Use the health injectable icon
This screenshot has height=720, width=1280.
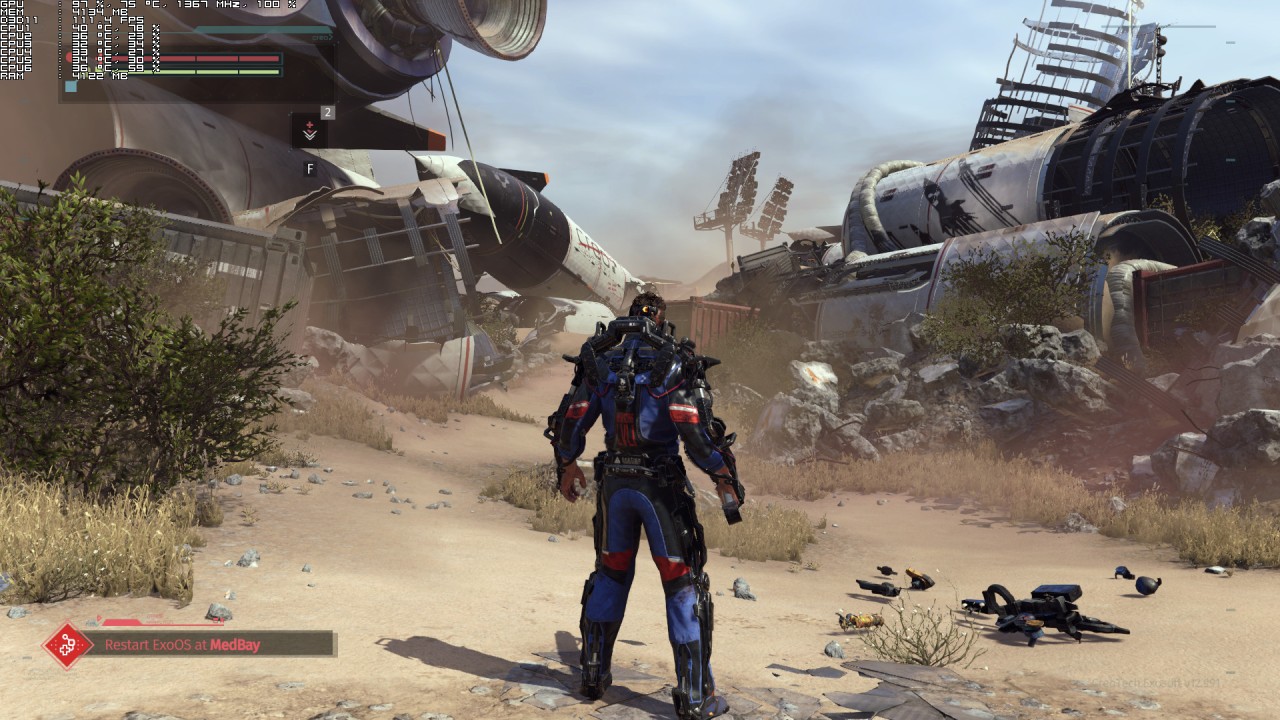[x=310, y=131]
